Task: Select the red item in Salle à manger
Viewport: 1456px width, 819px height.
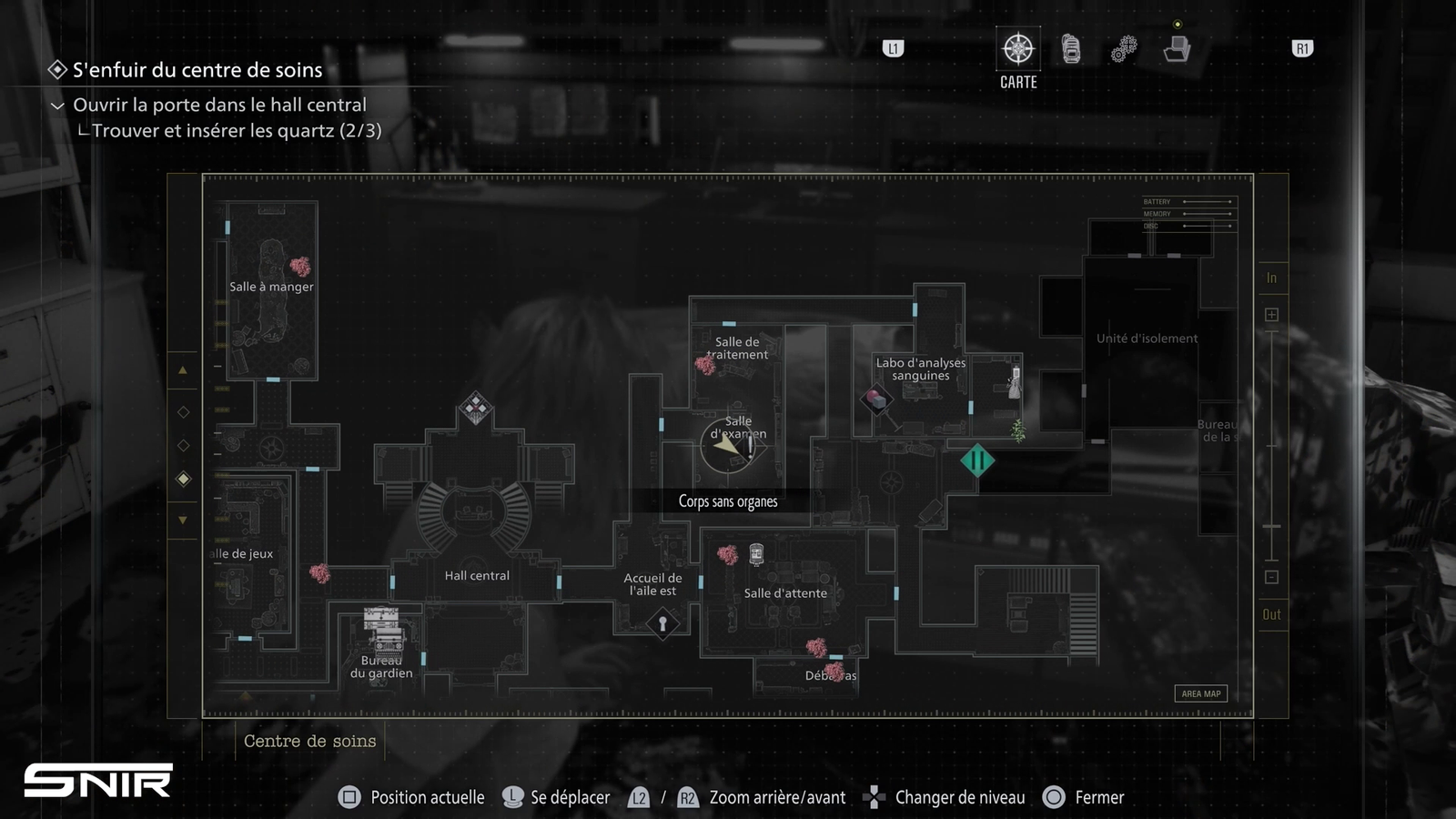Action: click(x=299, y=266)
